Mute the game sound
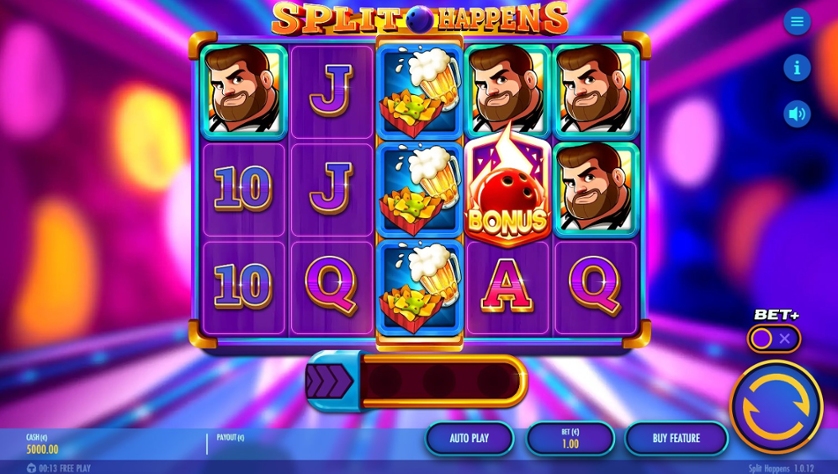 [x=796, y=114]
